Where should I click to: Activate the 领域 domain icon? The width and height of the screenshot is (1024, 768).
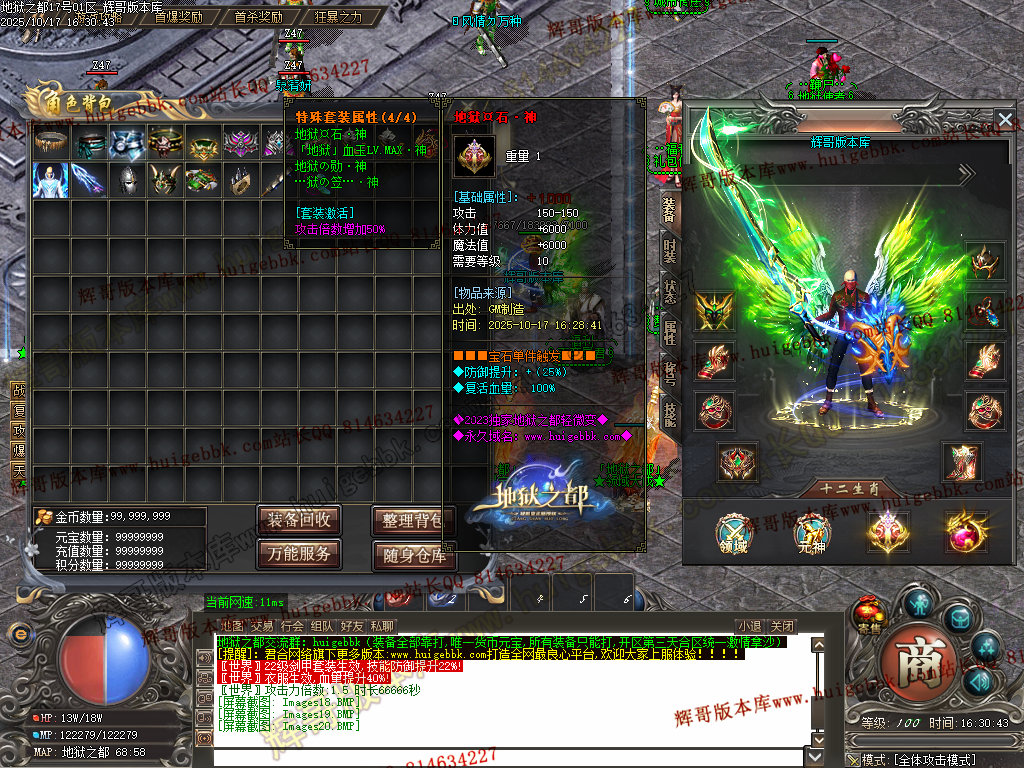pyautogui.click(x=735, y=531)
